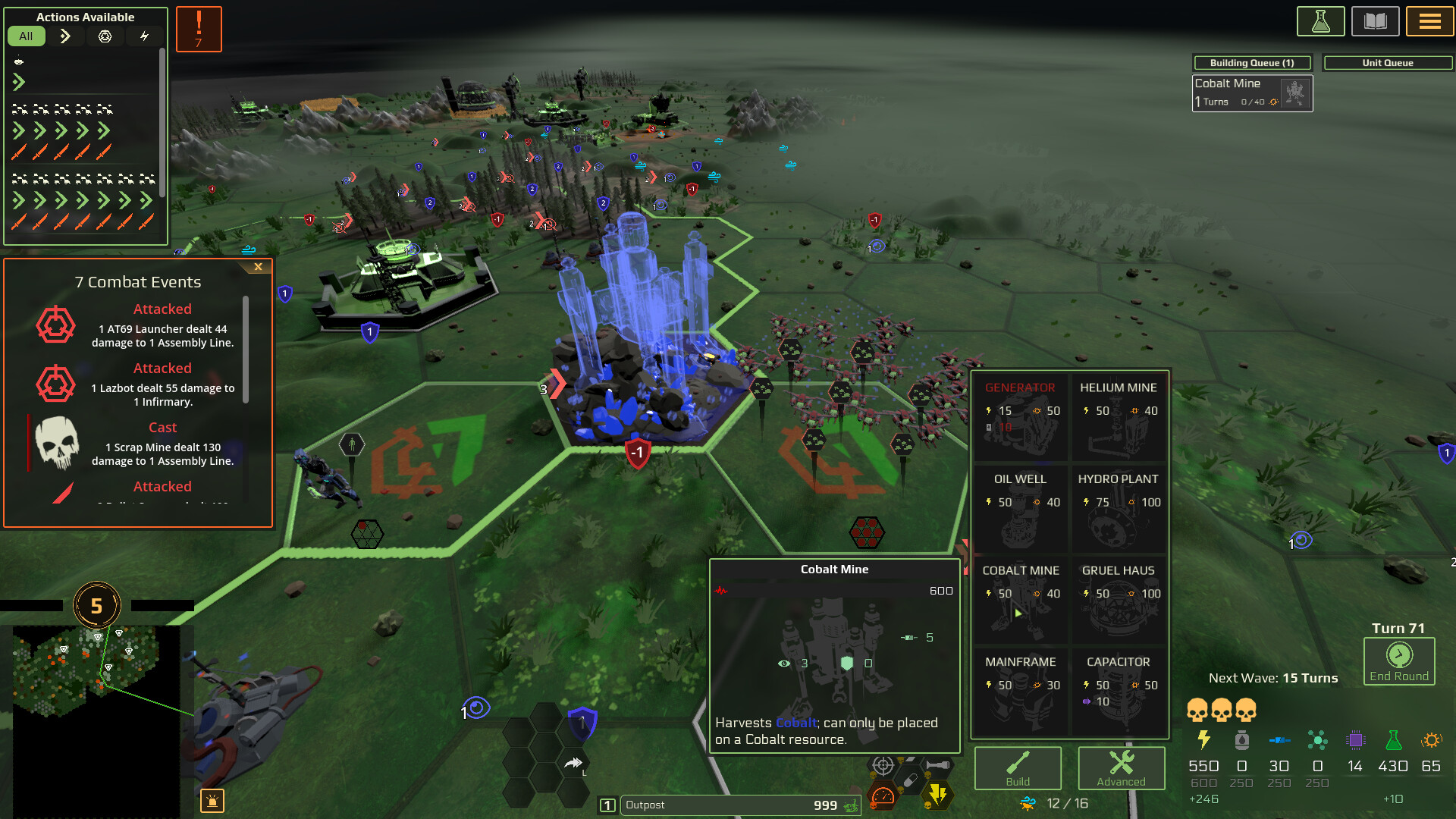
Task: Close the Combat Events panel
Action: (x=258, y=267)
